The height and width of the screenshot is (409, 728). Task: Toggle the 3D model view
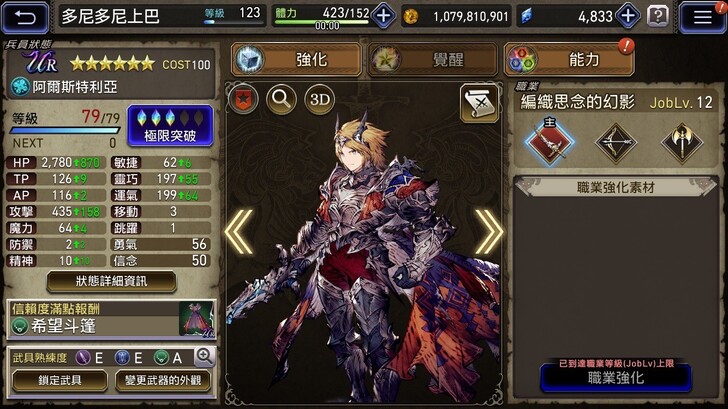(319, 99)
